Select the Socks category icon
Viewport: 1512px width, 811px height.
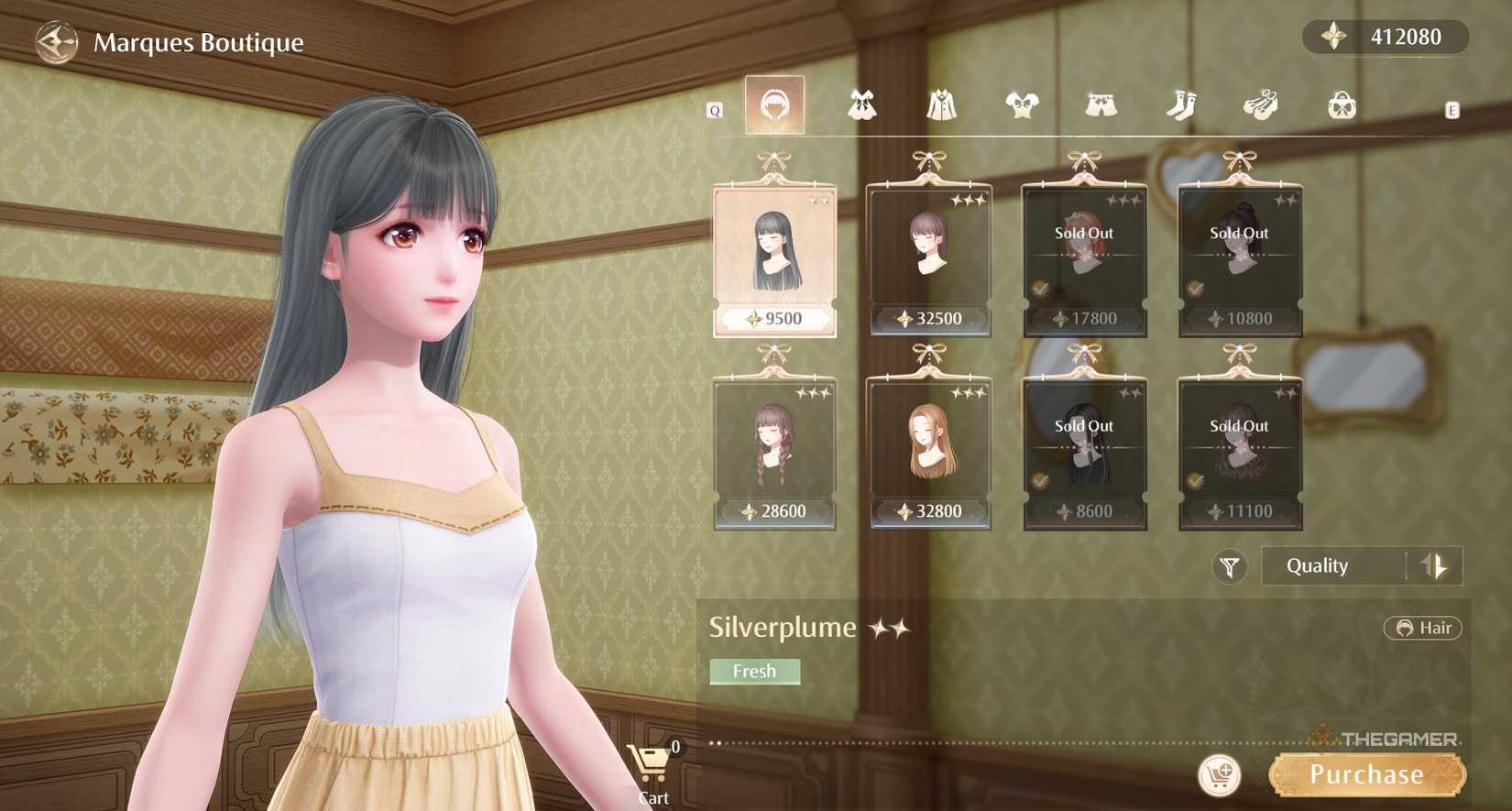tap(1183, 103)
